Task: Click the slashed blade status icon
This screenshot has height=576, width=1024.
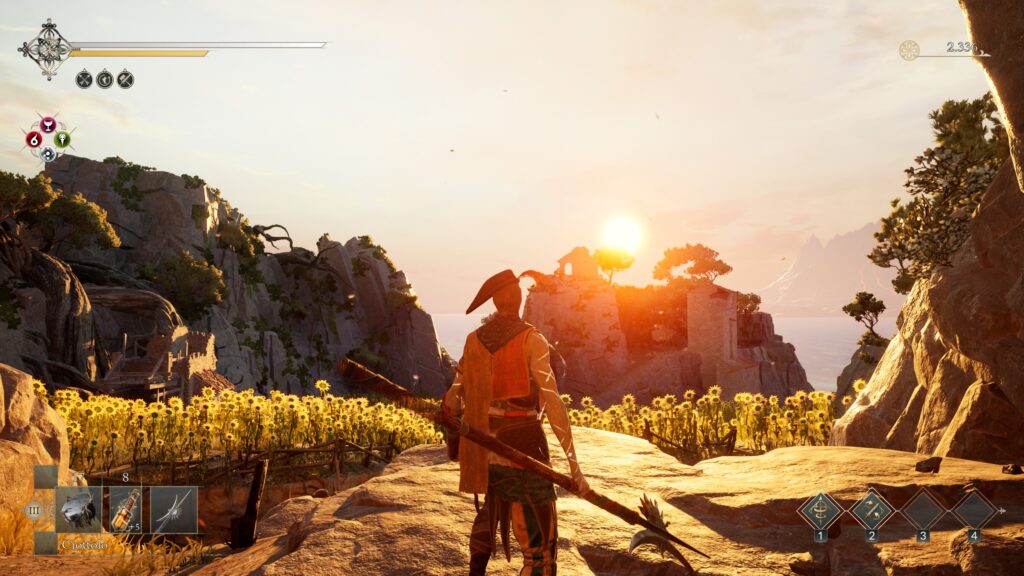Action: (x=125, y=79)
